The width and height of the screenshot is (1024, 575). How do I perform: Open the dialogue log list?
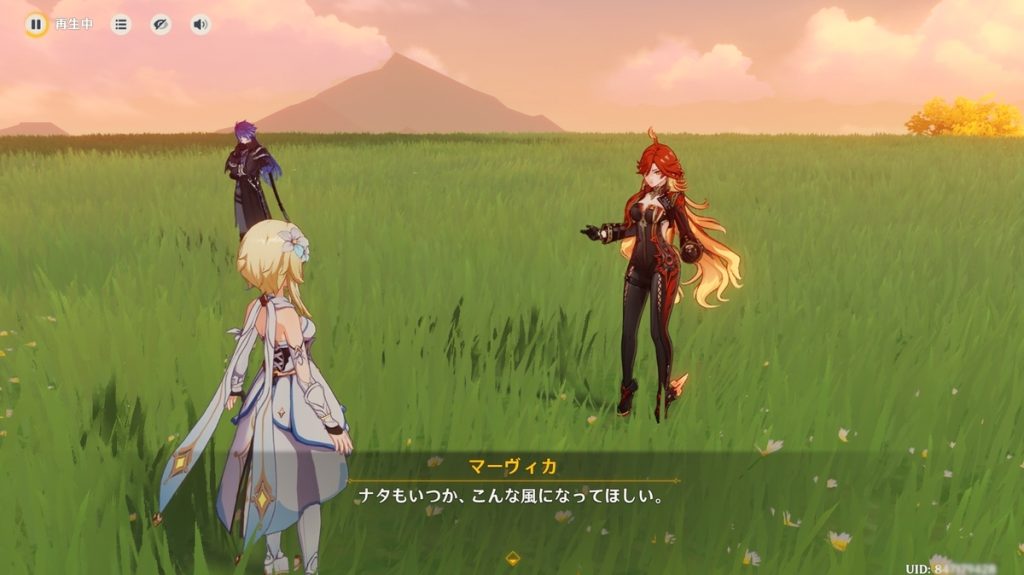coord(121,24)
